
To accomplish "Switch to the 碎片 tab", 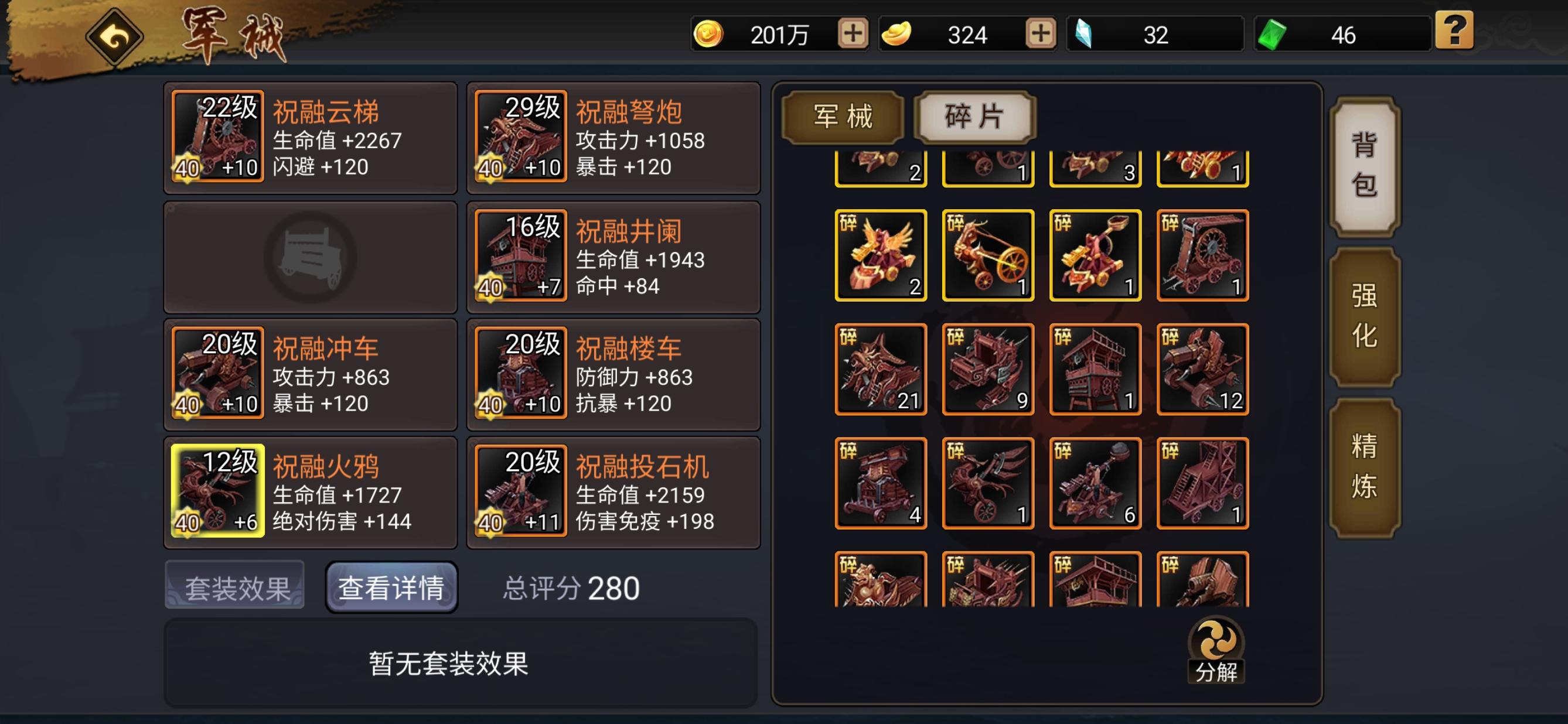I will [974, 117].
